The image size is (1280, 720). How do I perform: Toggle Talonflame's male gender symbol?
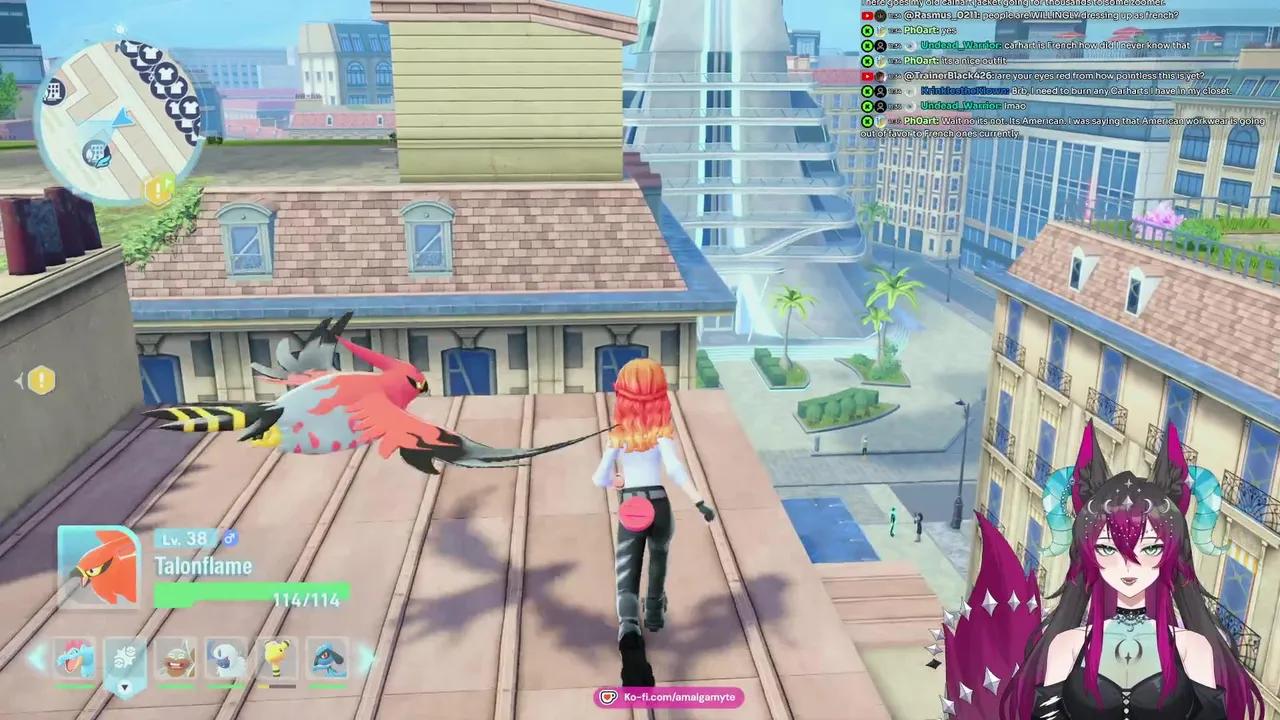[x=229, y=538]
